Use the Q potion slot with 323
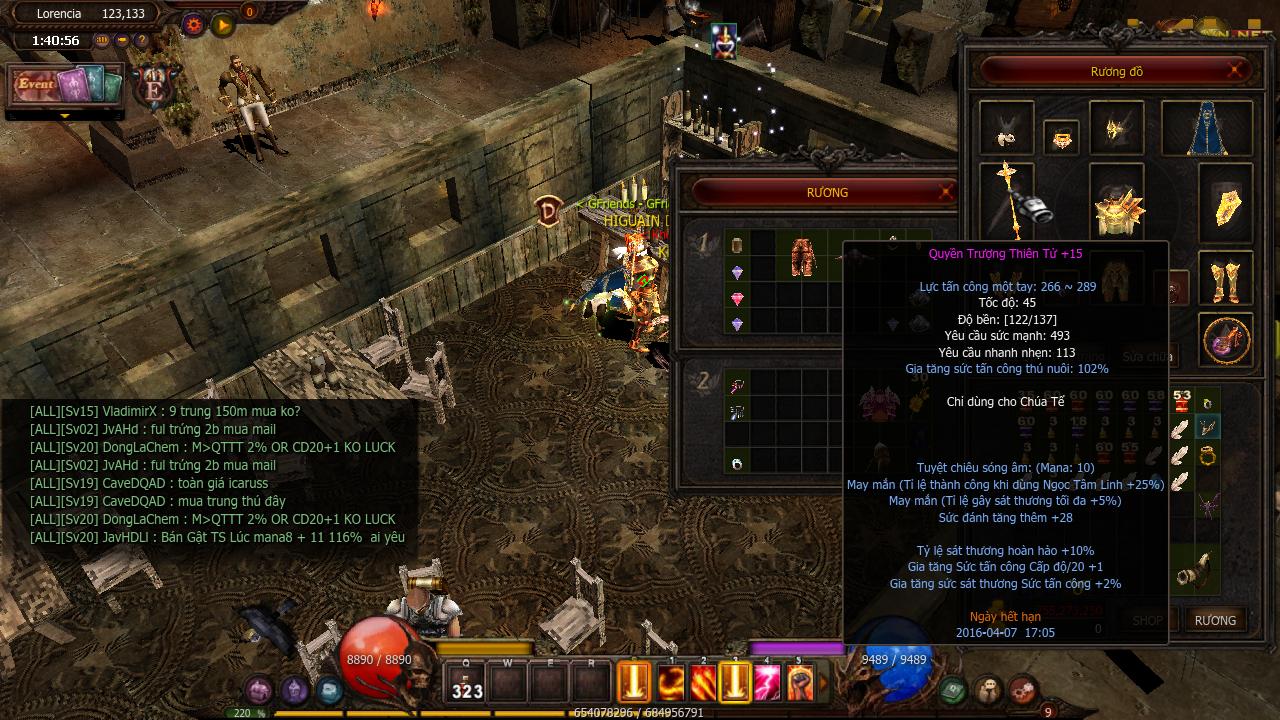The image size is (1280, 720). (x=466, y=683)
